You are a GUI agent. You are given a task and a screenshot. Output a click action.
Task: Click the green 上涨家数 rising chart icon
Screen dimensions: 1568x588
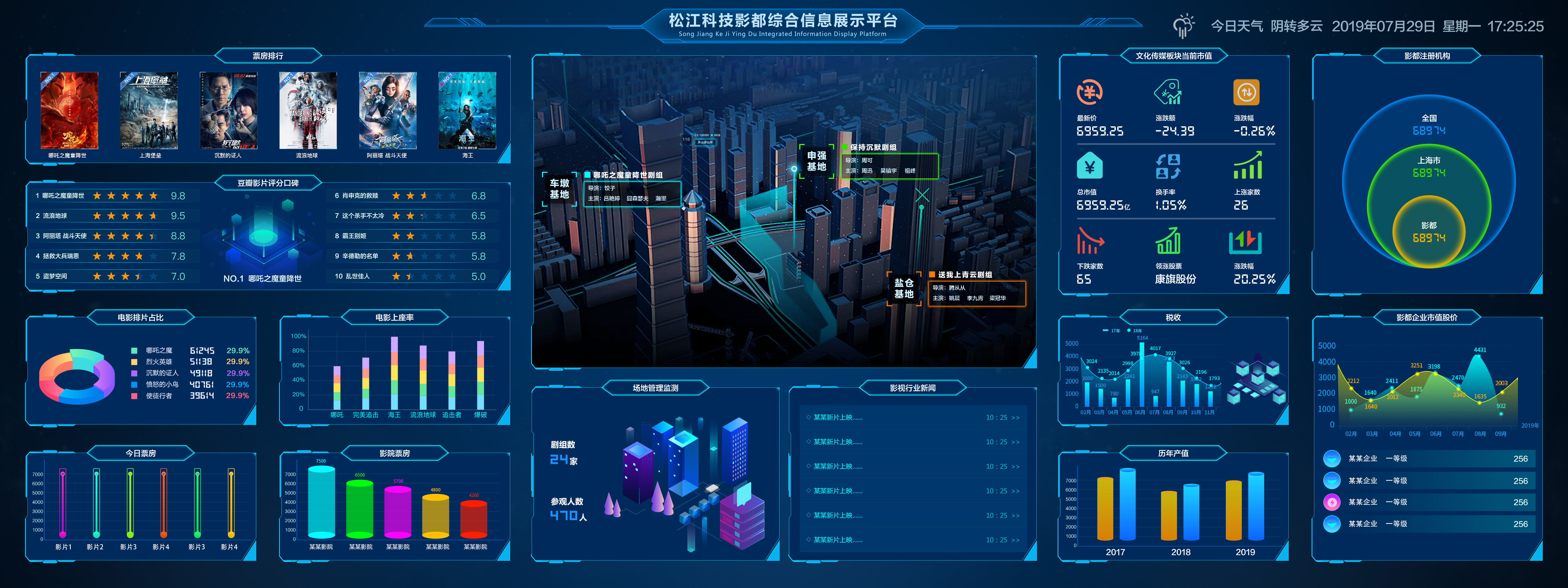[1248, 165]
